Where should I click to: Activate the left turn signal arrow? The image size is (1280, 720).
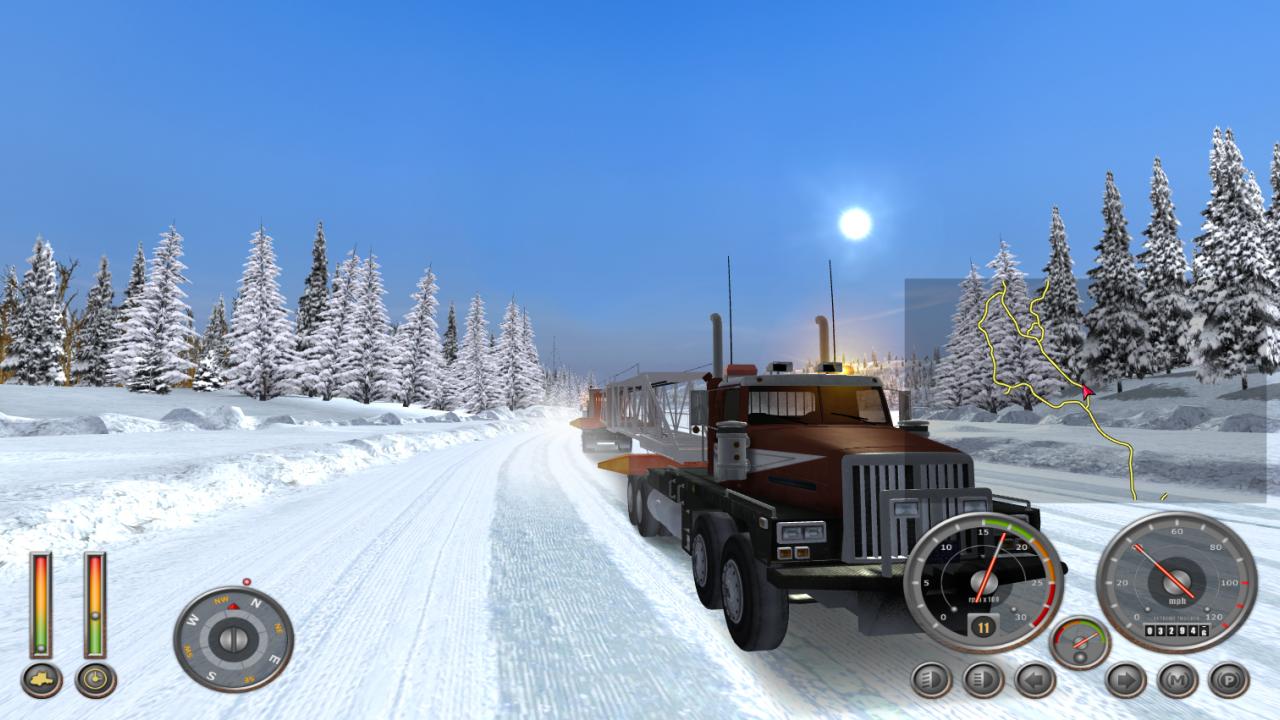click(1035, 680)
